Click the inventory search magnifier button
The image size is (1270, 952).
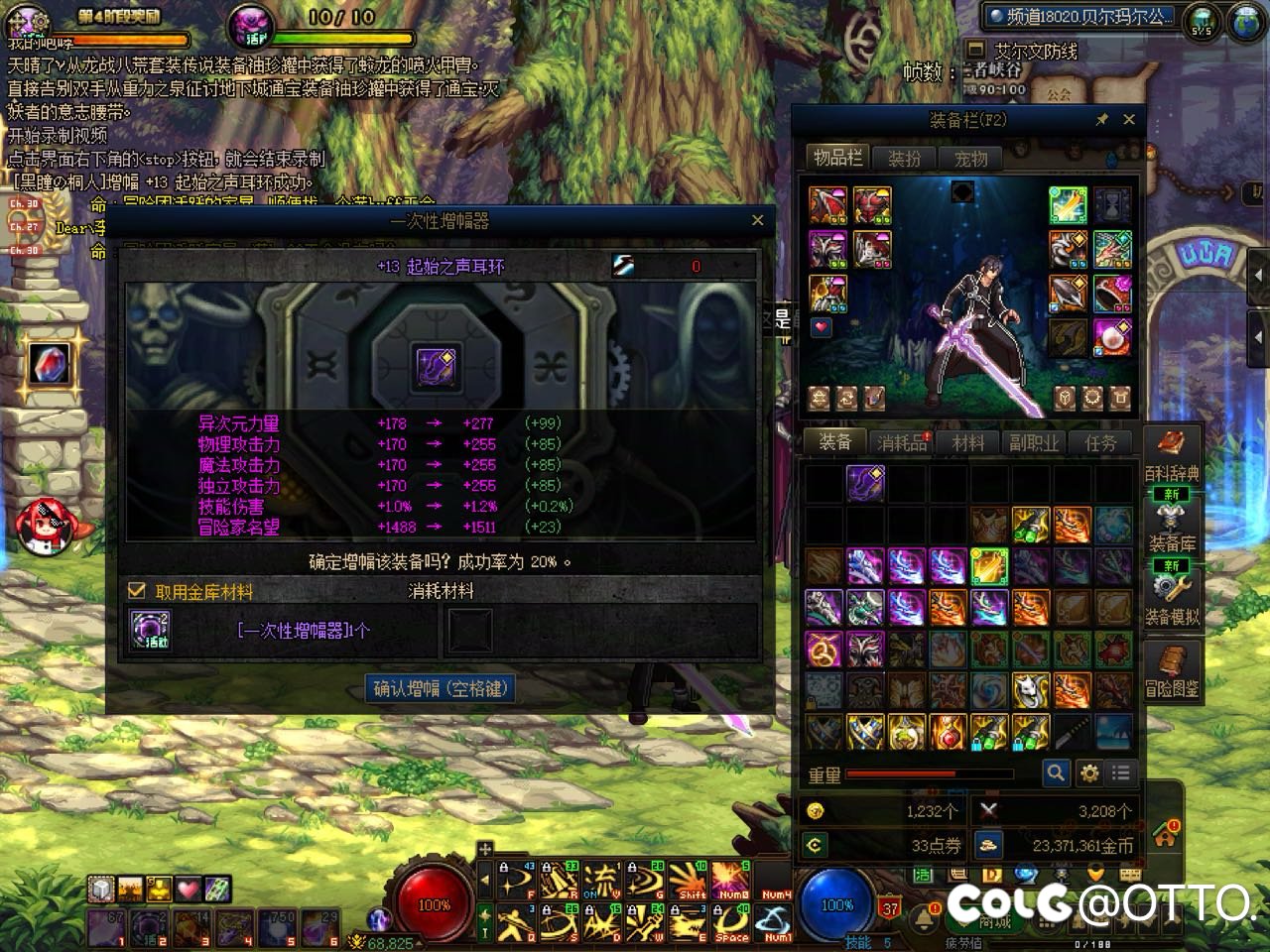[x=1056, y=773]
